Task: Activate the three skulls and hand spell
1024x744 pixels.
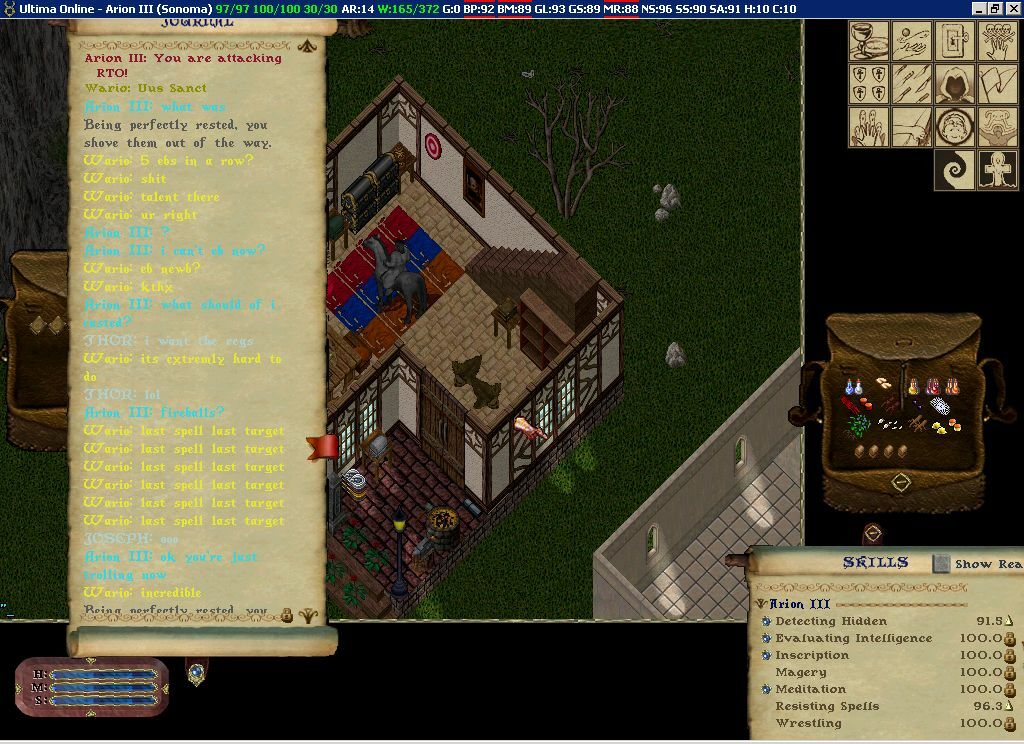Action: pos(997,41)
